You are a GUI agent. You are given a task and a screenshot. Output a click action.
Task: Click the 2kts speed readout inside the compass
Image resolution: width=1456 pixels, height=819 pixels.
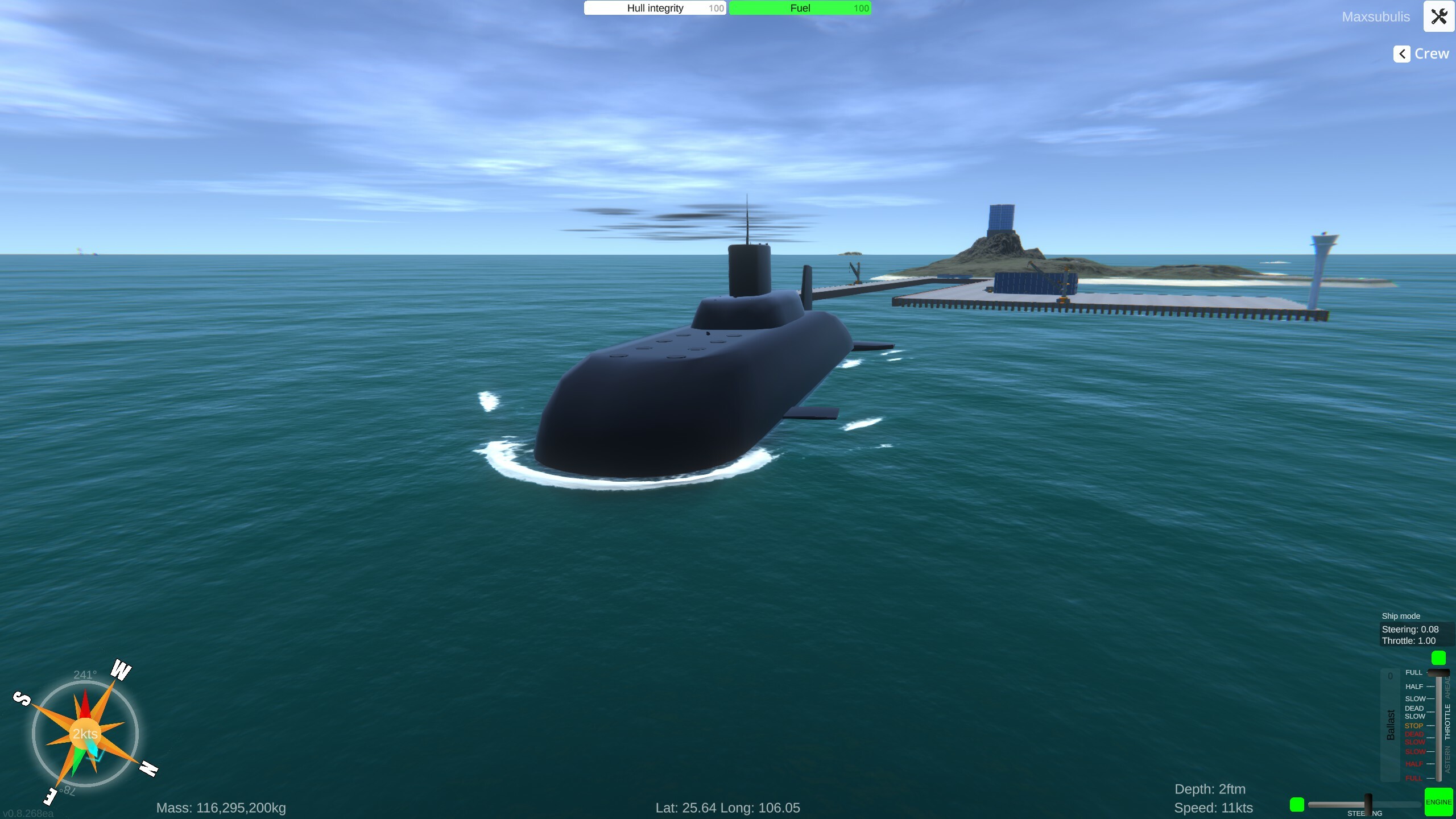[x=84, y=734]
